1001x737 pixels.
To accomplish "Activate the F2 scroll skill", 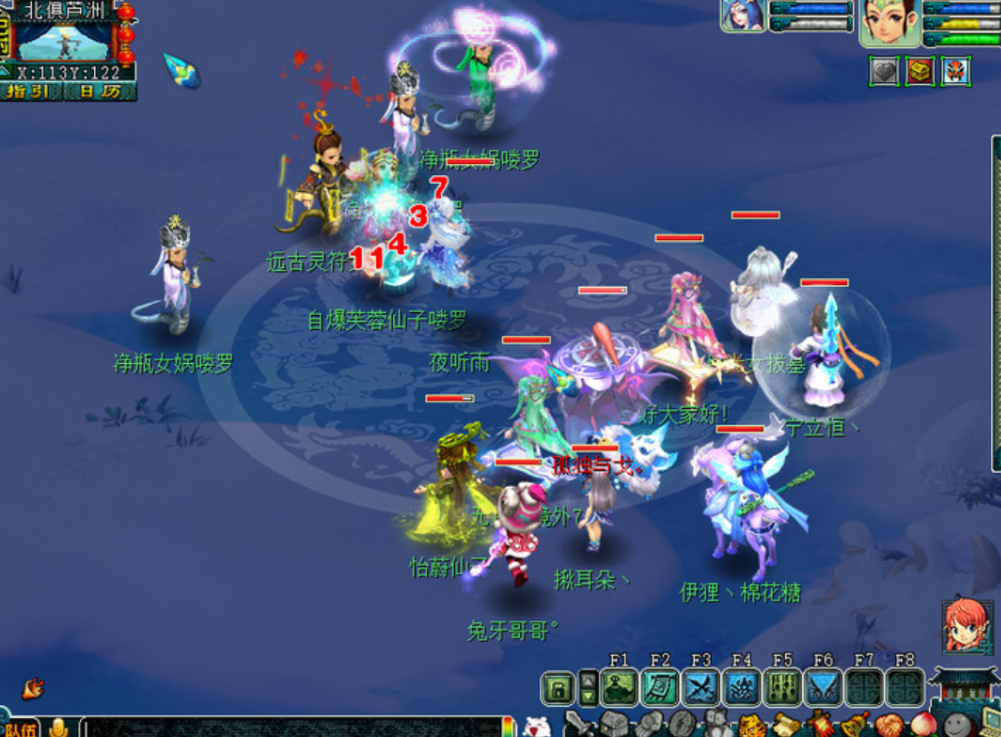I will pos(660,688).
